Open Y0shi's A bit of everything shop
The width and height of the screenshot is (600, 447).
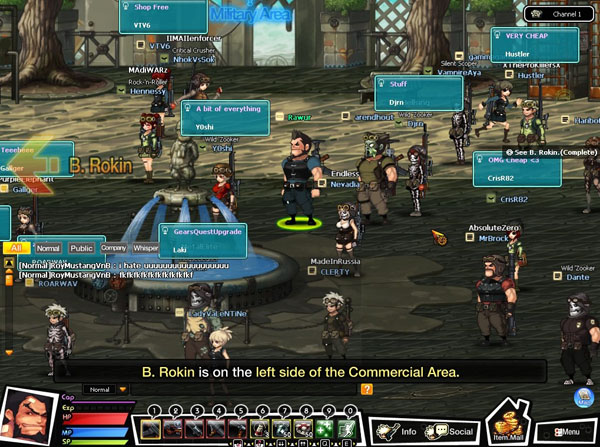tap(224, 117)
